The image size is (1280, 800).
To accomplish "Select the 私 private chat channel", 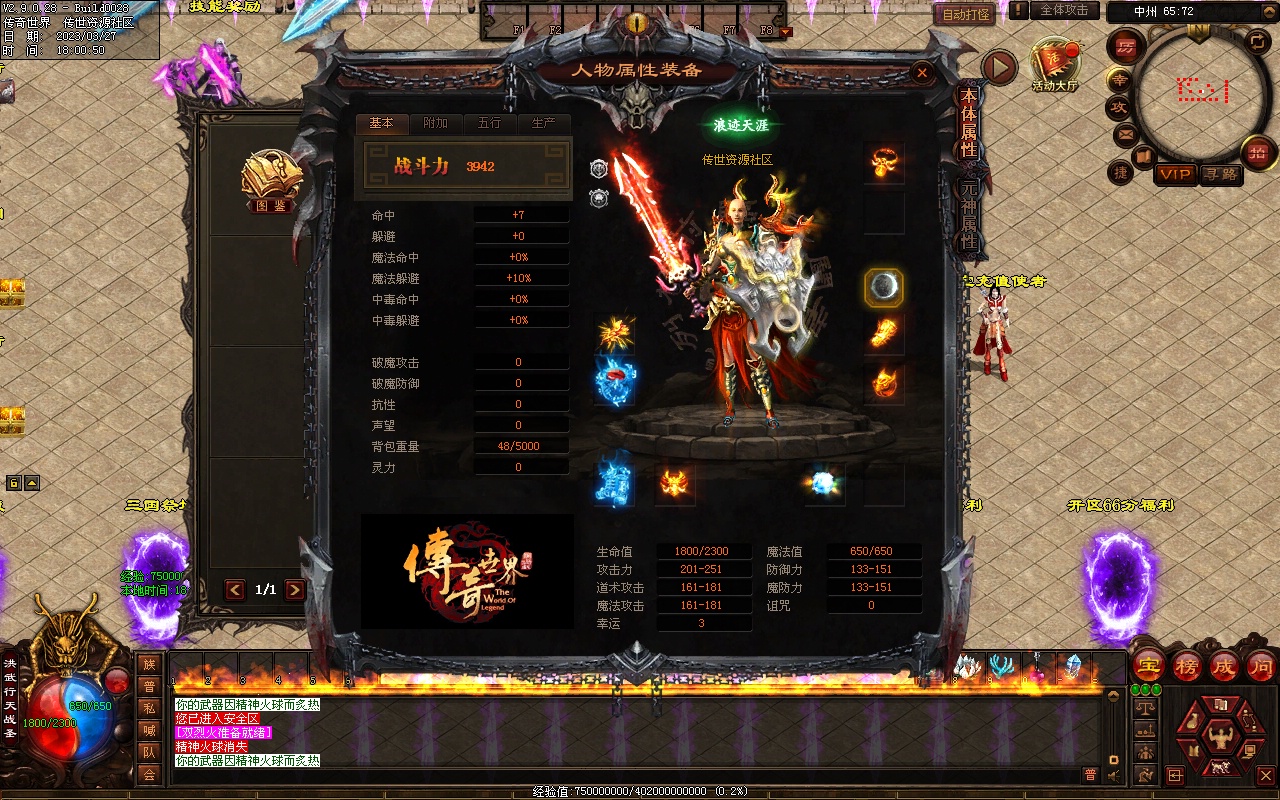I will coord(149,708).
